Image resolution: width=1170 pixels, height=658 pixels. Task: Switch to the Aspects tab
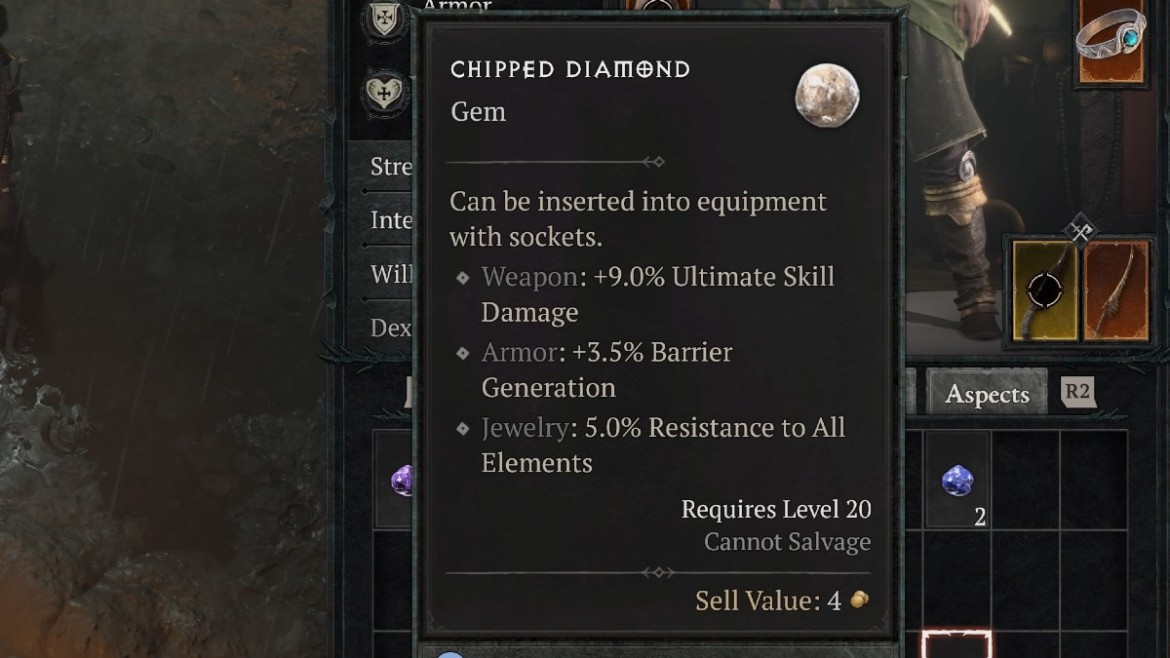[x=986, y=394]
